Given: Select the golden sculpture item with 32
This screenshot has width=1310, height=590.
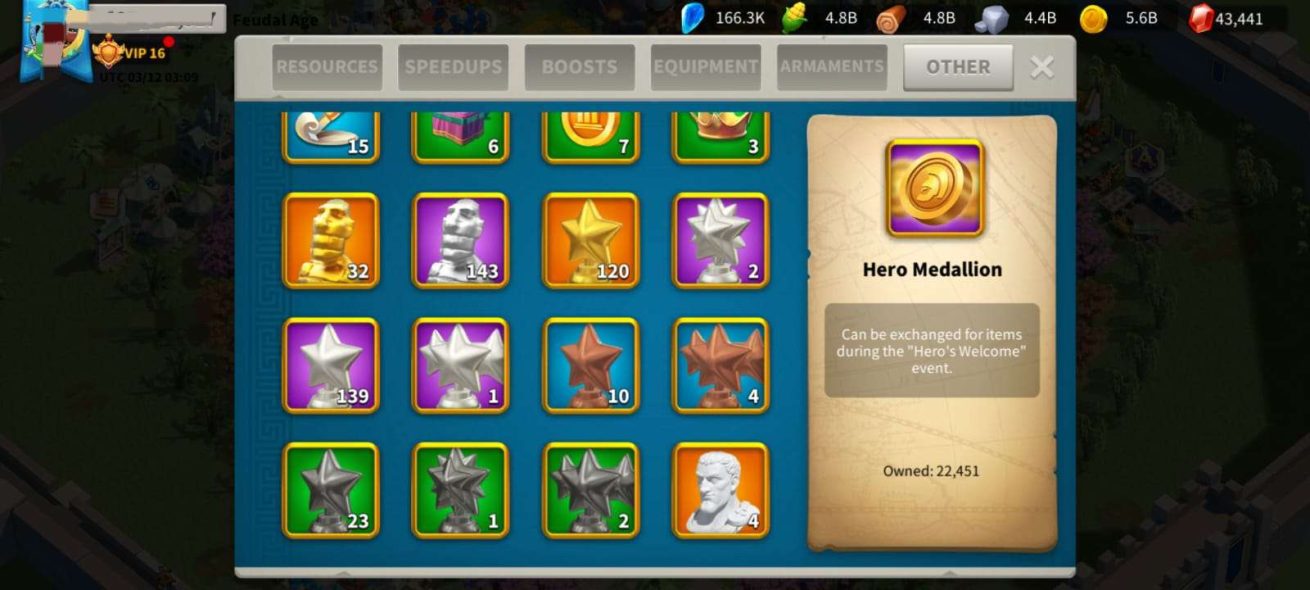Looking at the screenshot, I should point(331,241).
